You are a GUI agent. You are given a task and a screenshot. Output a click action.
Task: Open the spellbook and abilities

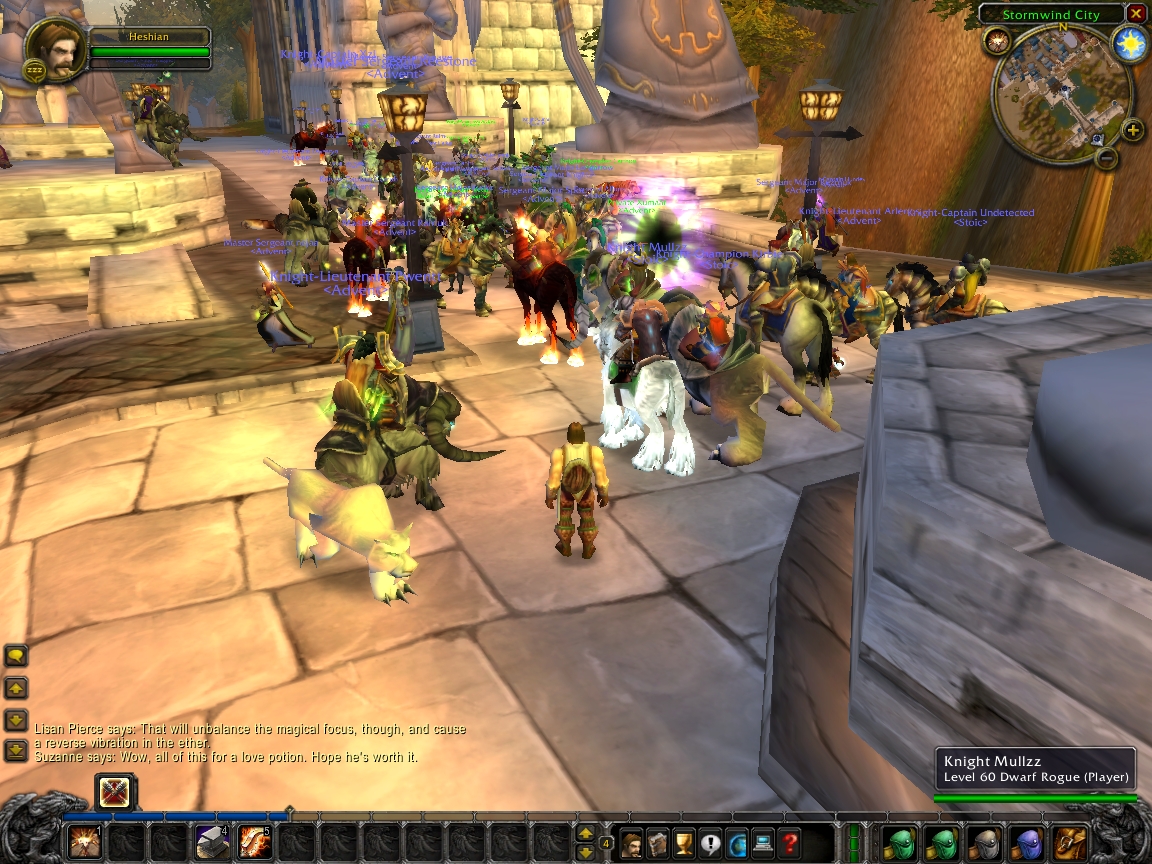point(658,843)
